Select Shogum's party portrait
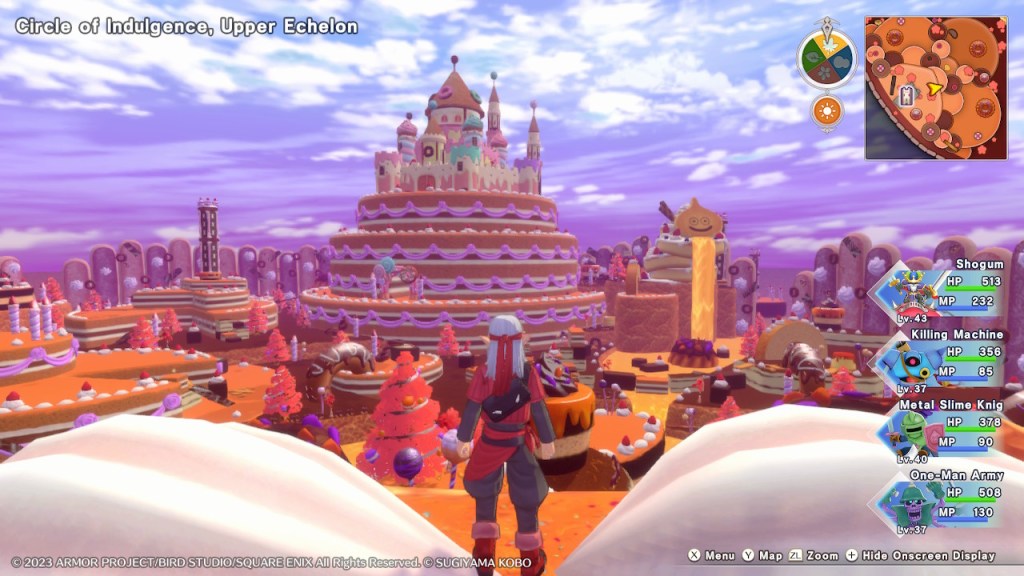 (906, 291)
